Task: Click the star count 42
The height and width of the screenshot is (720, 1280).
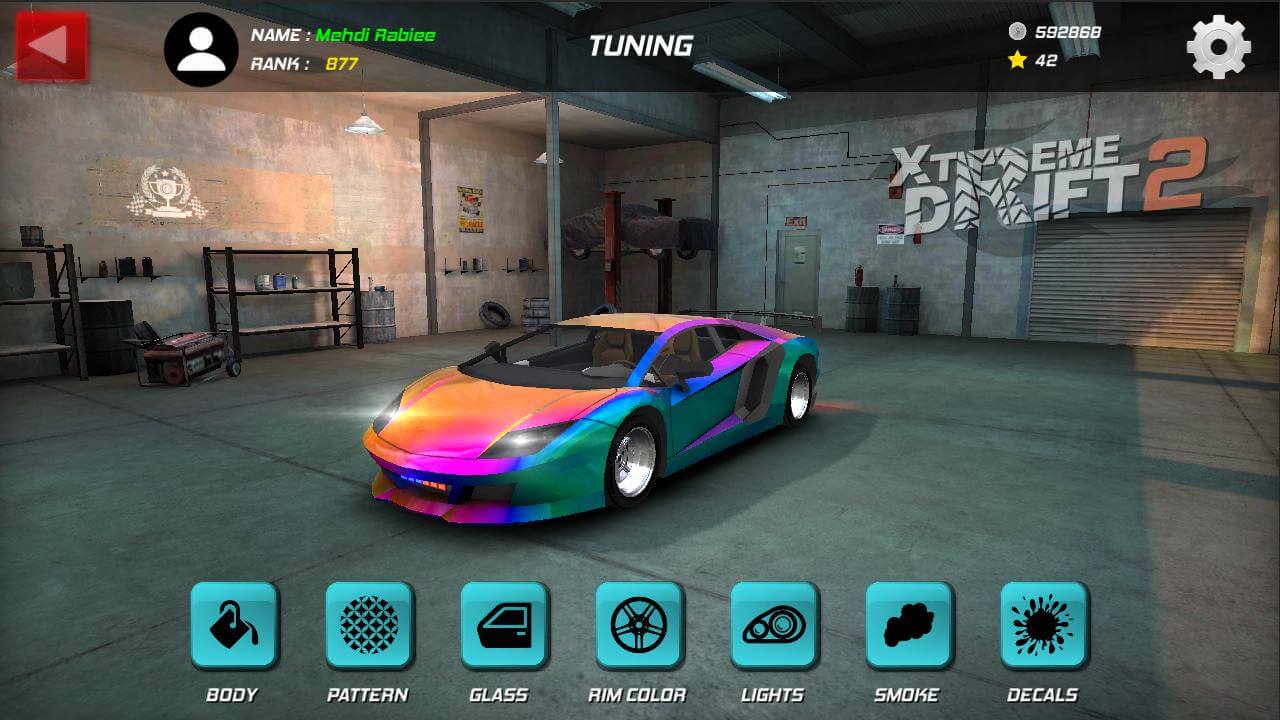Action: click(x=1046, y=59)
